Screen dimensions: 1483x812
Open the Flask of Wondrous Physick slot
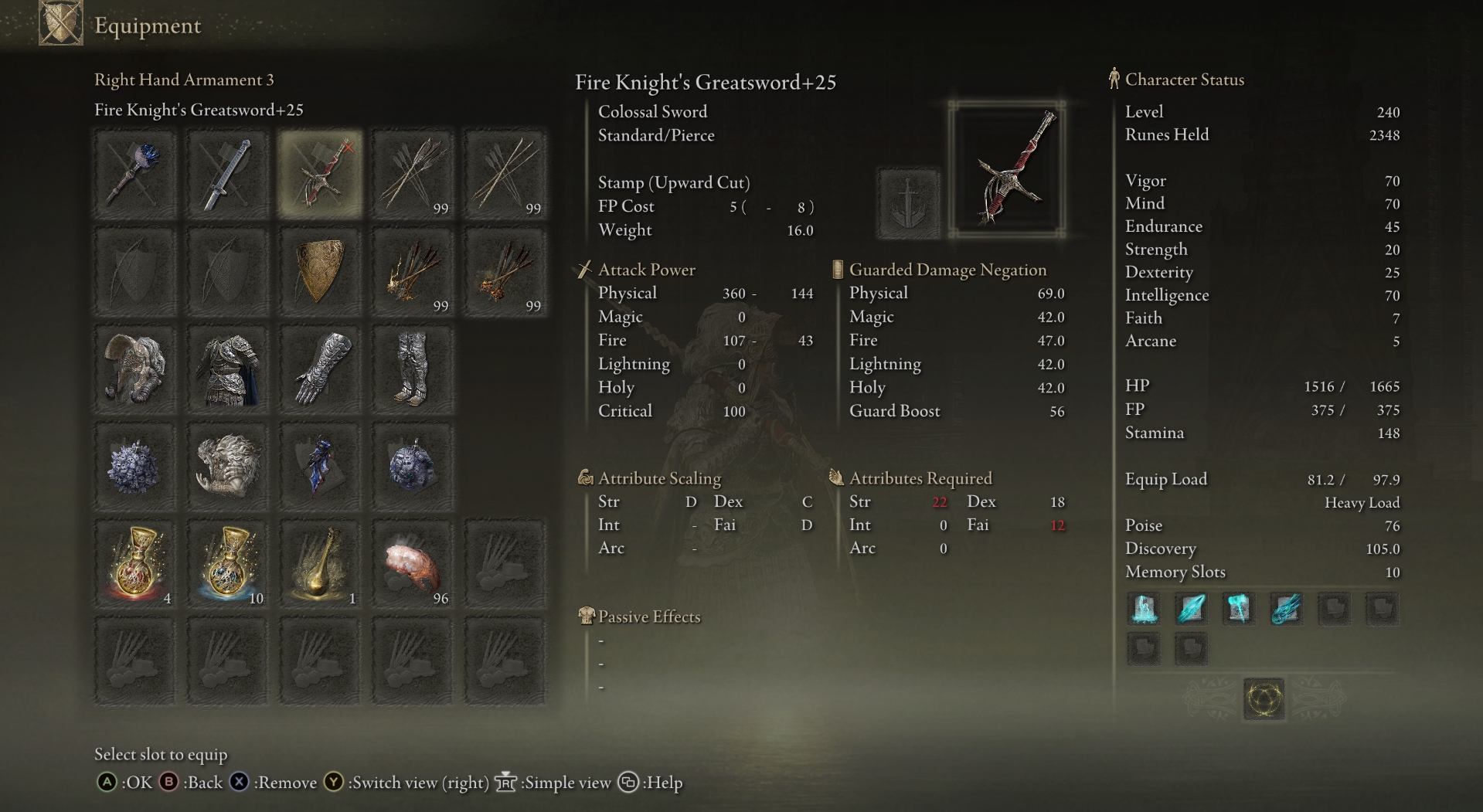click(x=320, y=564)
